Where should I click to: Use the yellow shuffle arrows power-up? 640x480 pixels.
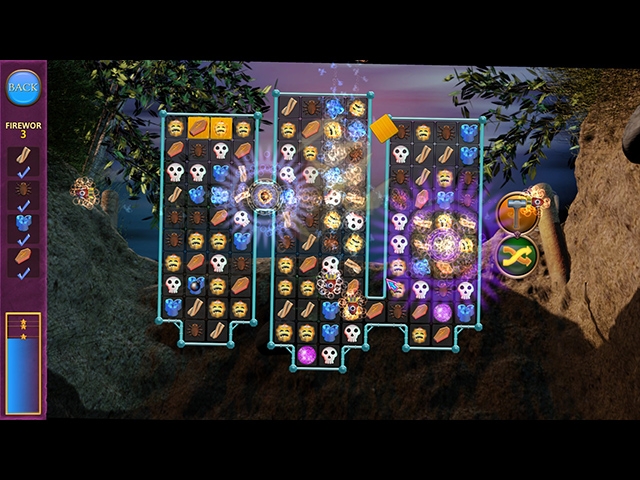[x=516, y=255]
